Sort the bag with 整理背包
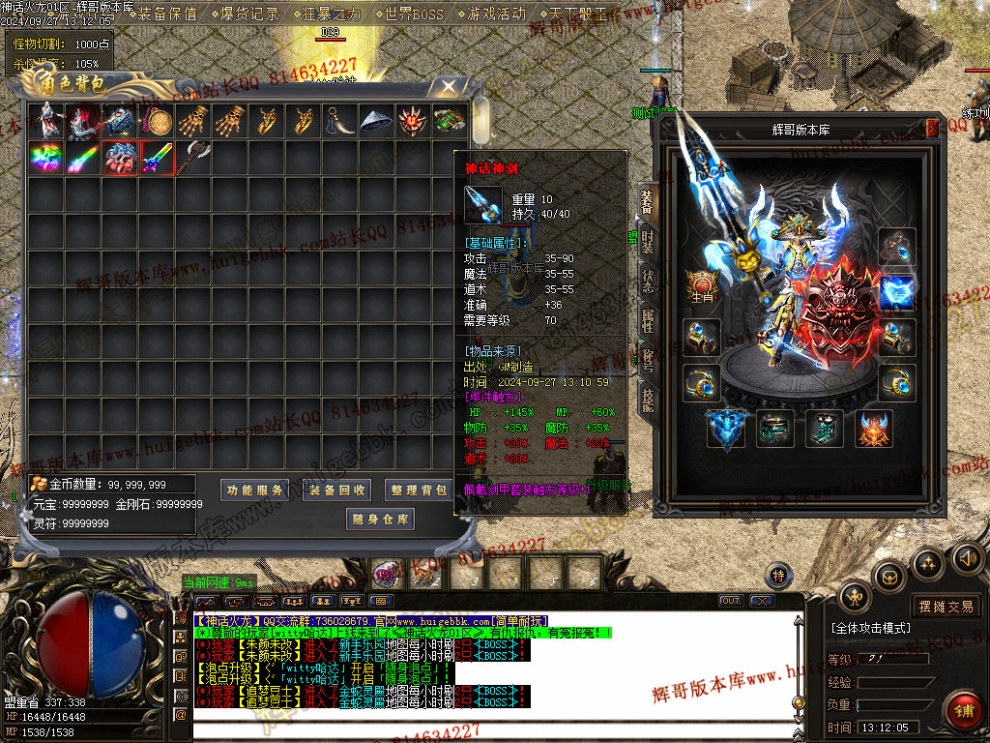The width and height of the screenshot is (990, 743). point(419,490)
